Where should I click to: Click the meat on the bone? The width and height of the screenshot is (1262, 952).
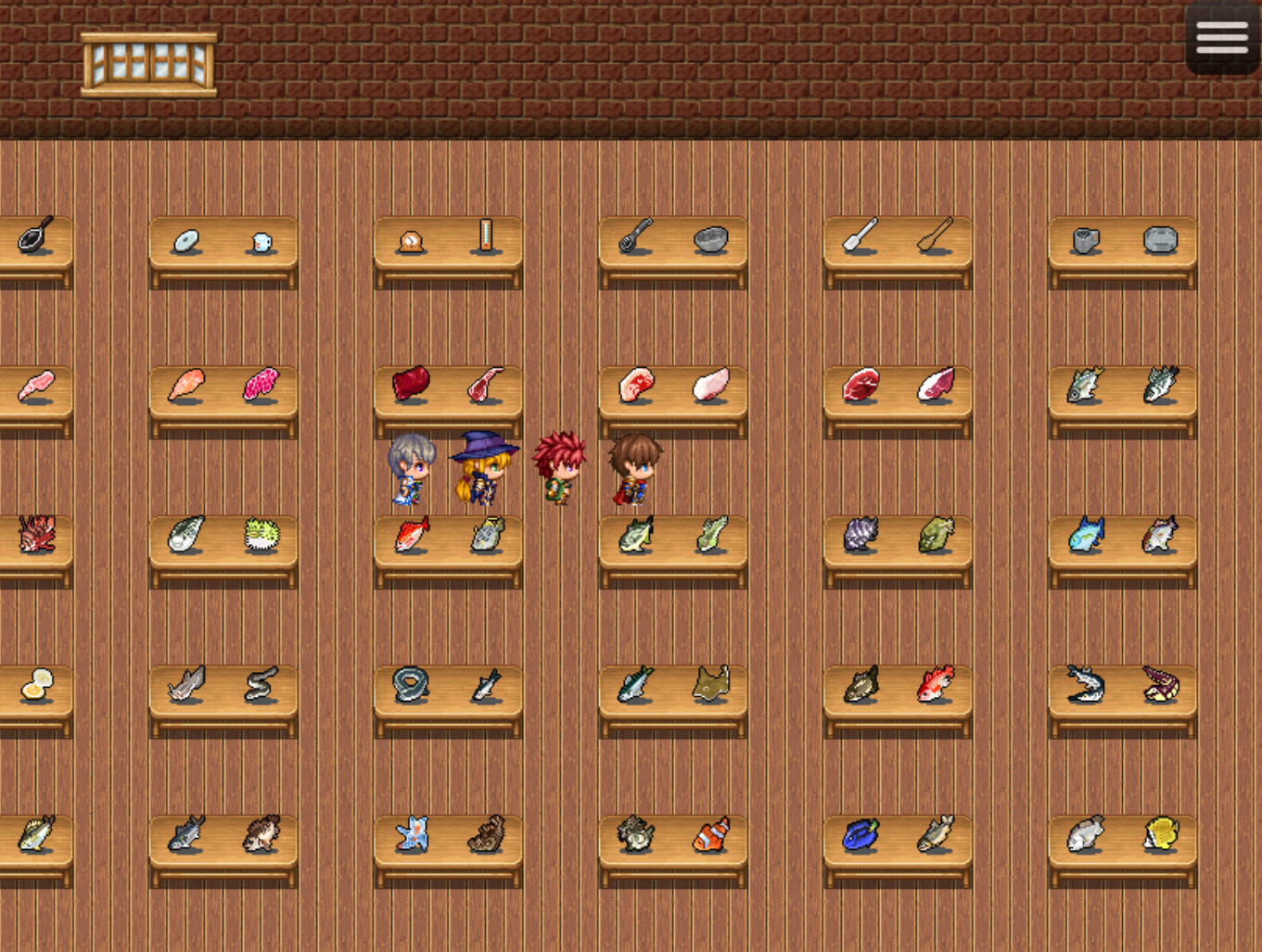(x=484, y=383)
